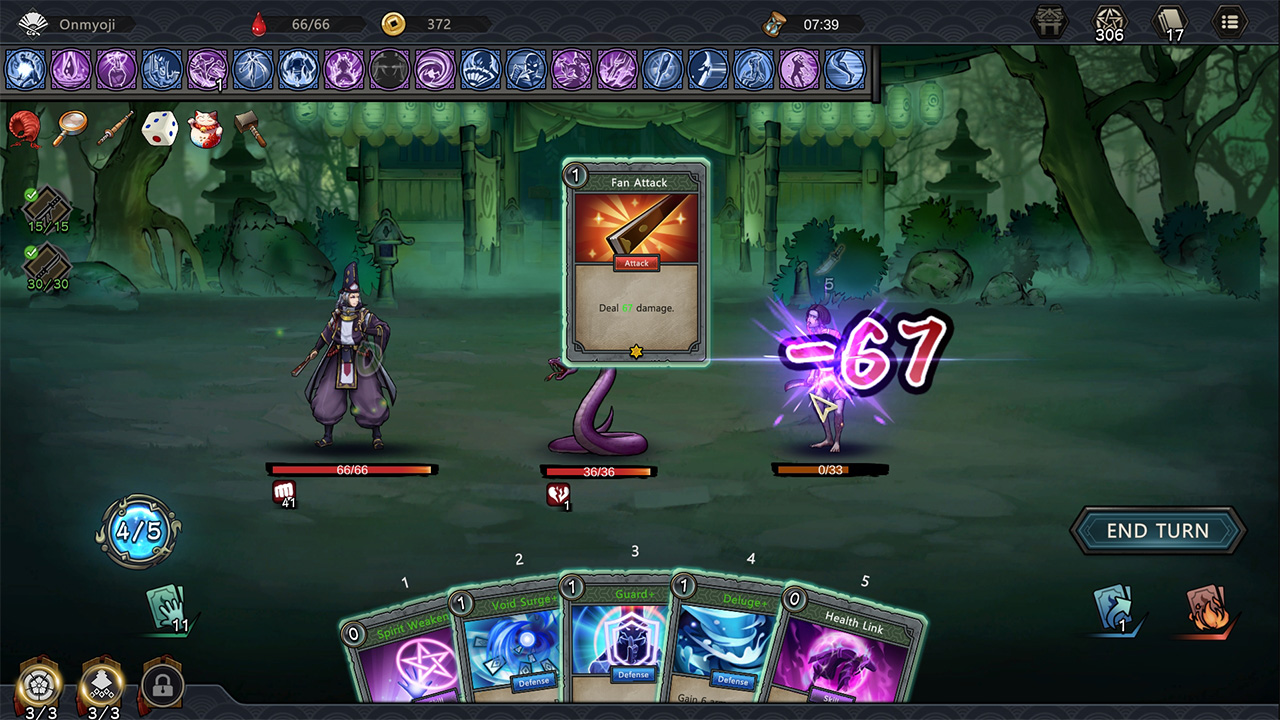Click the enemy snake's 36/36 health bar
The width and height of the screenshot is (1280, 720).
[x=597, y=469]
